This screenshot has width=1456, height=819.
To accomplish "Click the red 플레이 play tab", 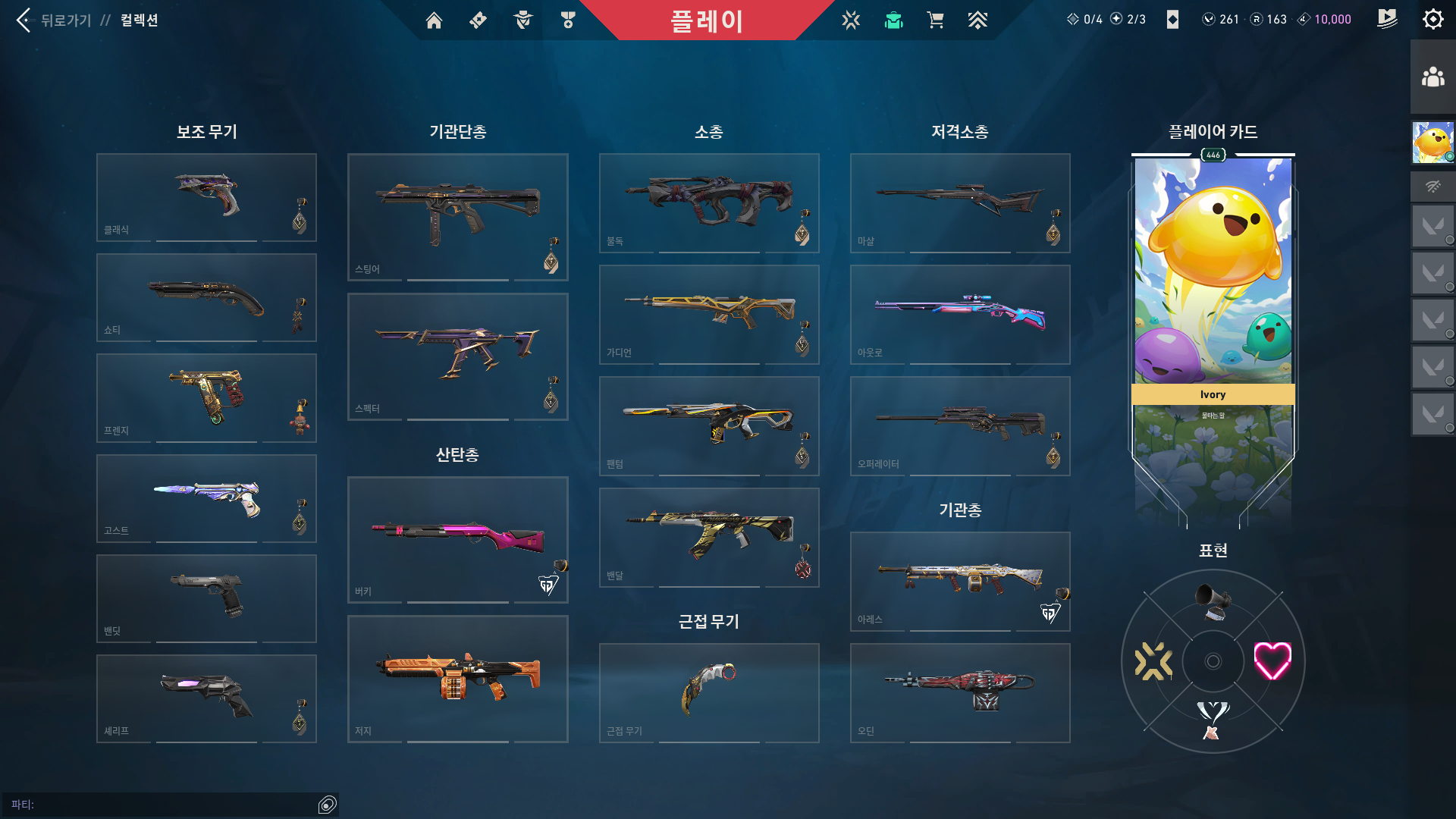I will [706, 20].
